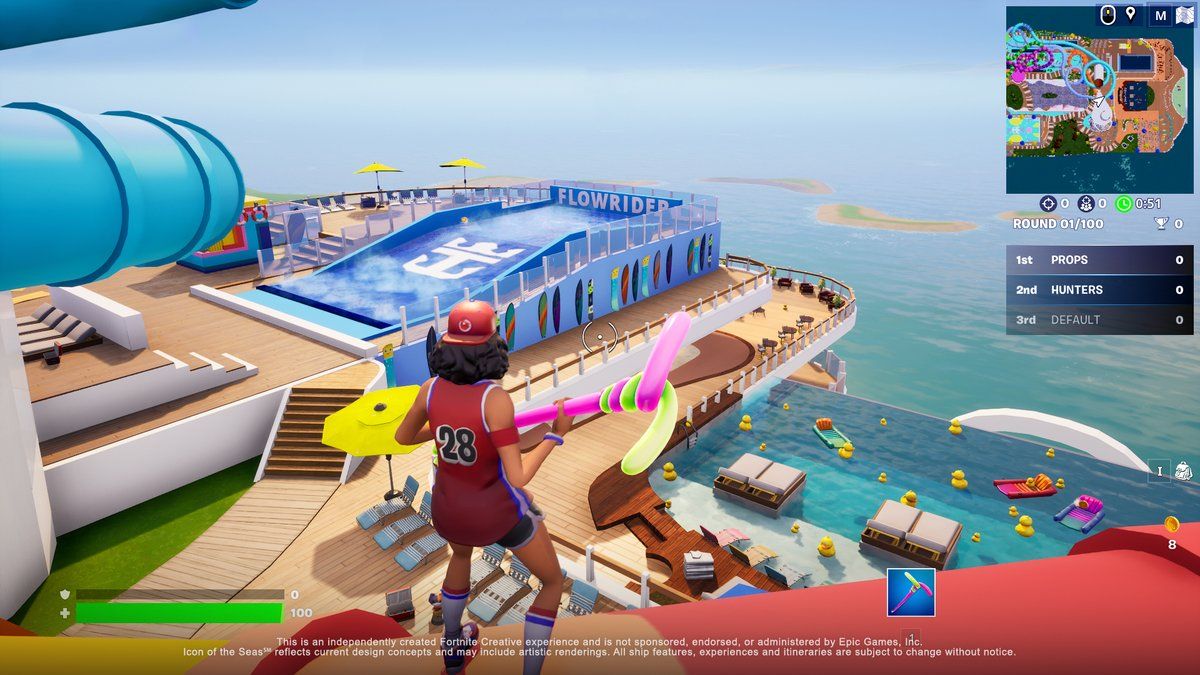The height and width of the screenshot is (675, 1200).
Task: Click the map pin marker icon
Action: pyautogui.click(x=1131, y=14)
